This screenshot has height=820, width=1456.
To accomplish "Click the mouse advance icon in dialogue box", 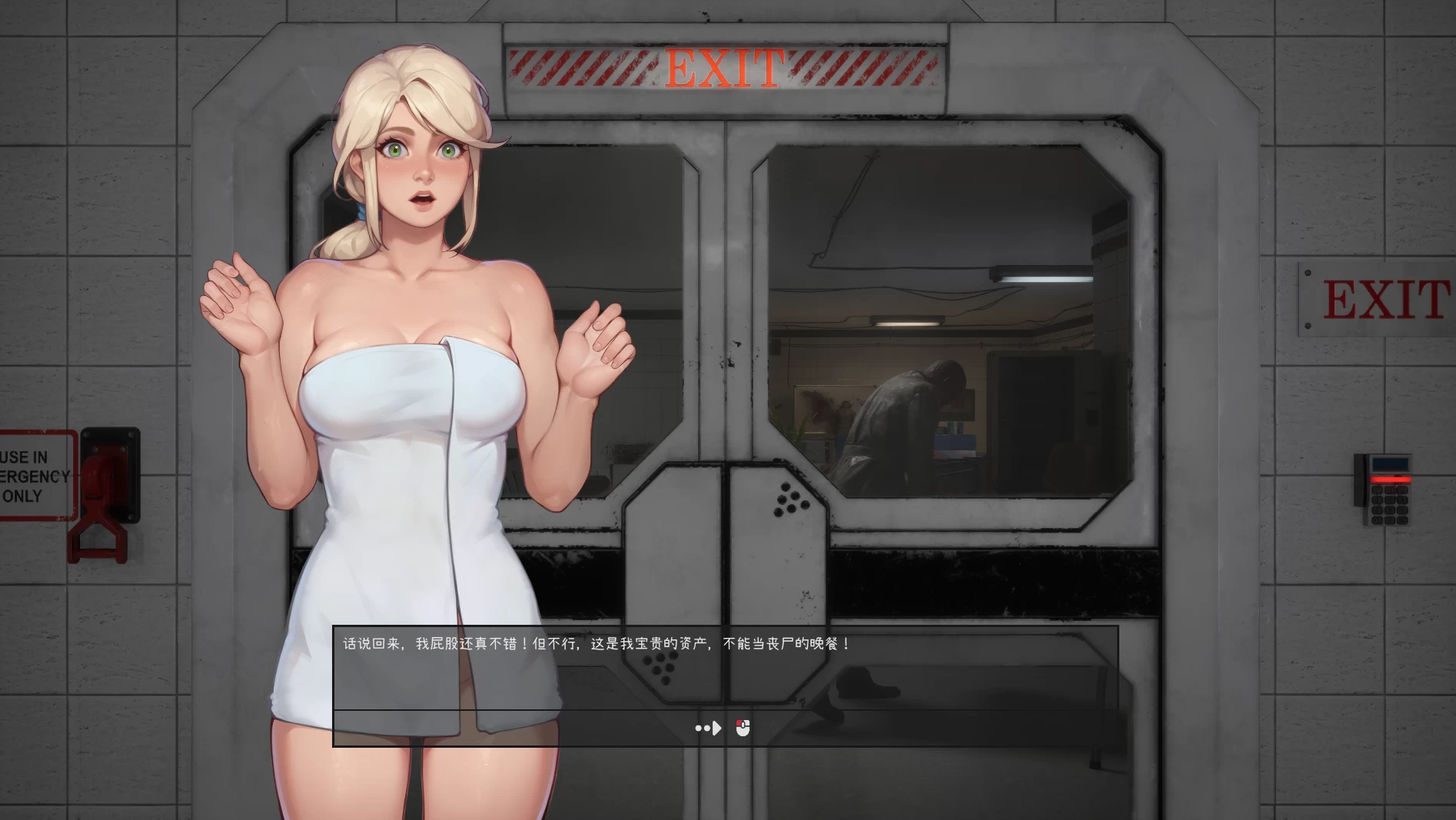I will click(743, 727).
